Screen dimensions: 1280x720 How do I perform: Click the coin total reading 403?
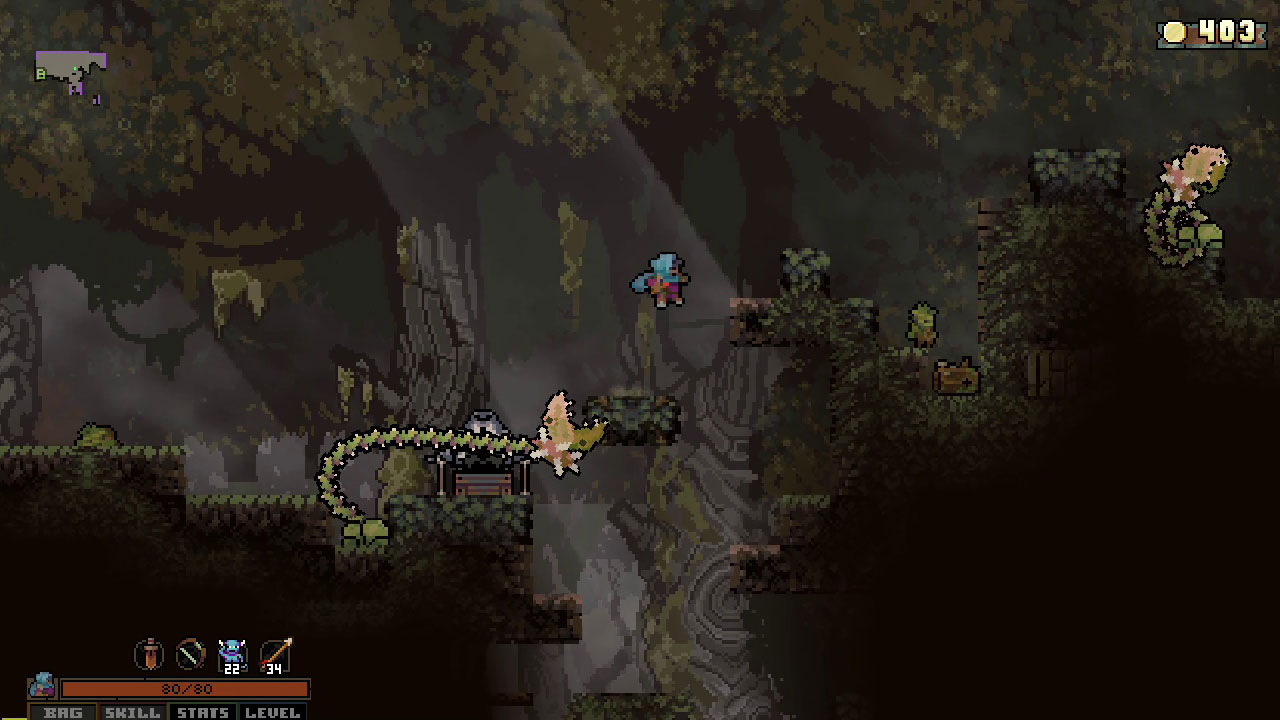pos(1224,32)
